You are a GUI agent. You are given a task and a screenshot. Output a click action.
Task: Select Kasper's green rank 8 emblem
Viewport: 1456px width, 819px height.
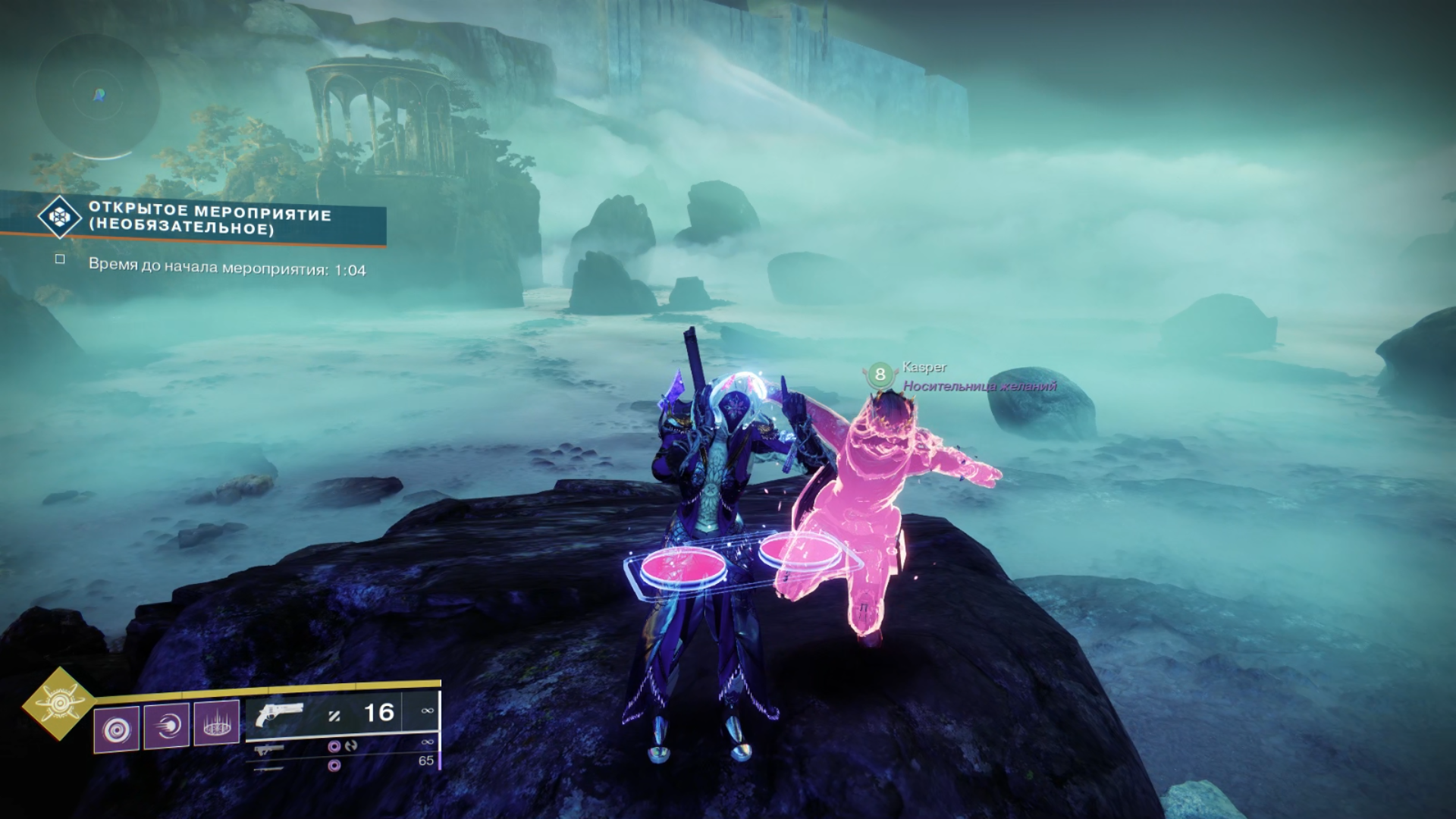pos(880,374)
